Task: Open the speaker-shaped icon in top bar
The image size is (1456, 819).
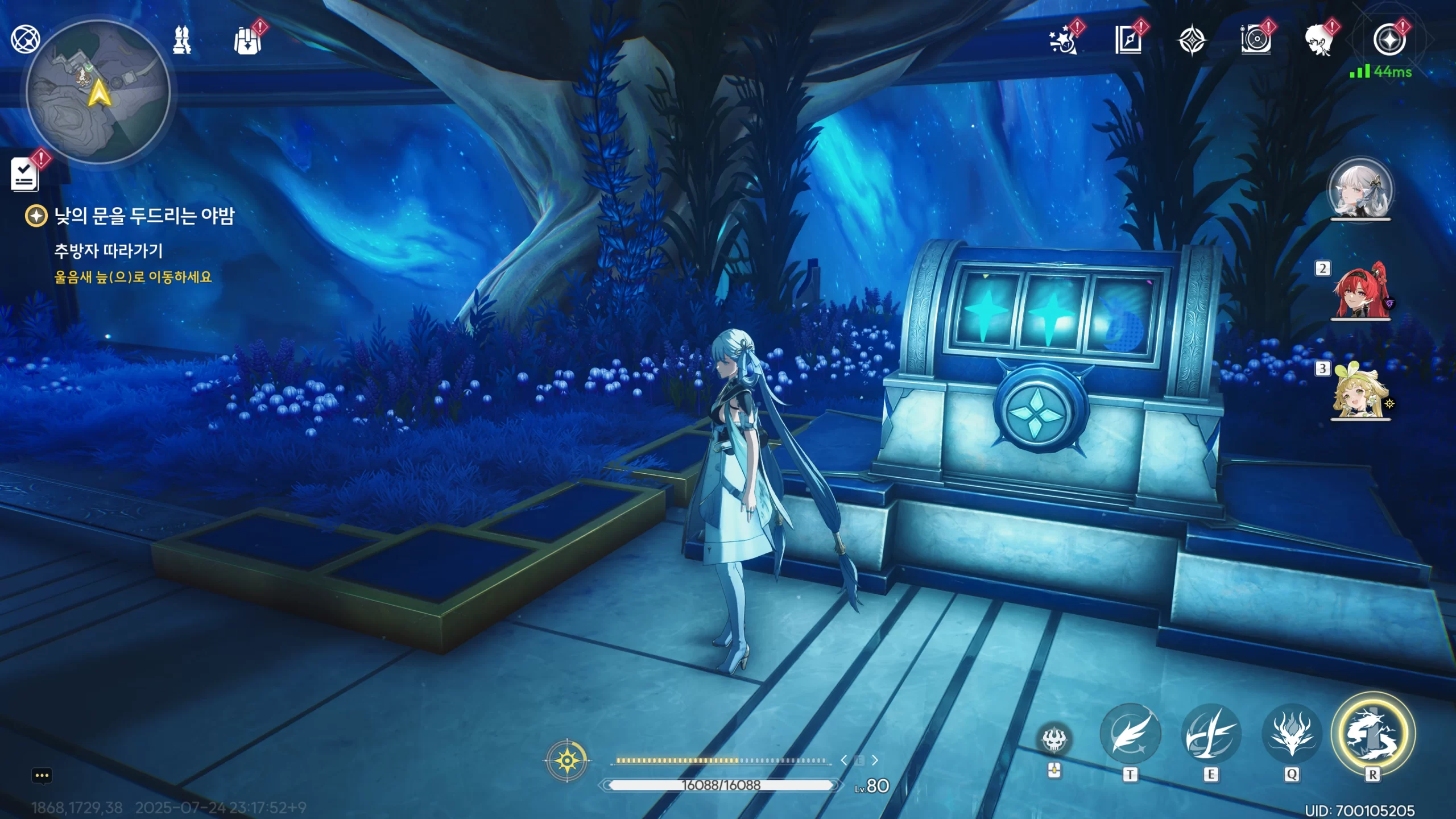Action: [1256, 40]
